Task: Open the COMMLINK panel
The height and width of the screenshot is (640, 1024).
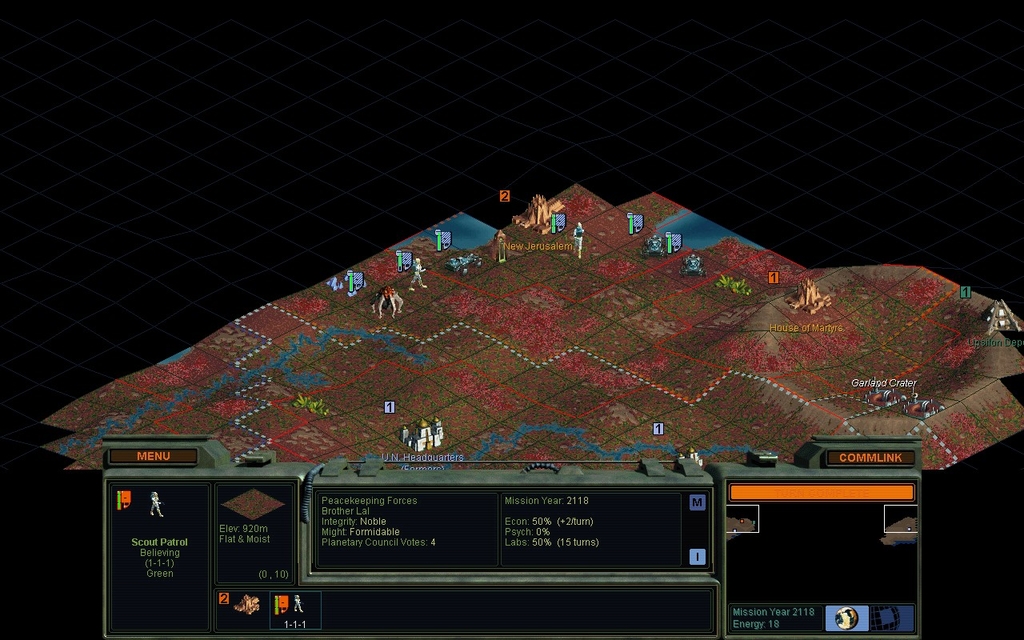Action: [870, 458]
